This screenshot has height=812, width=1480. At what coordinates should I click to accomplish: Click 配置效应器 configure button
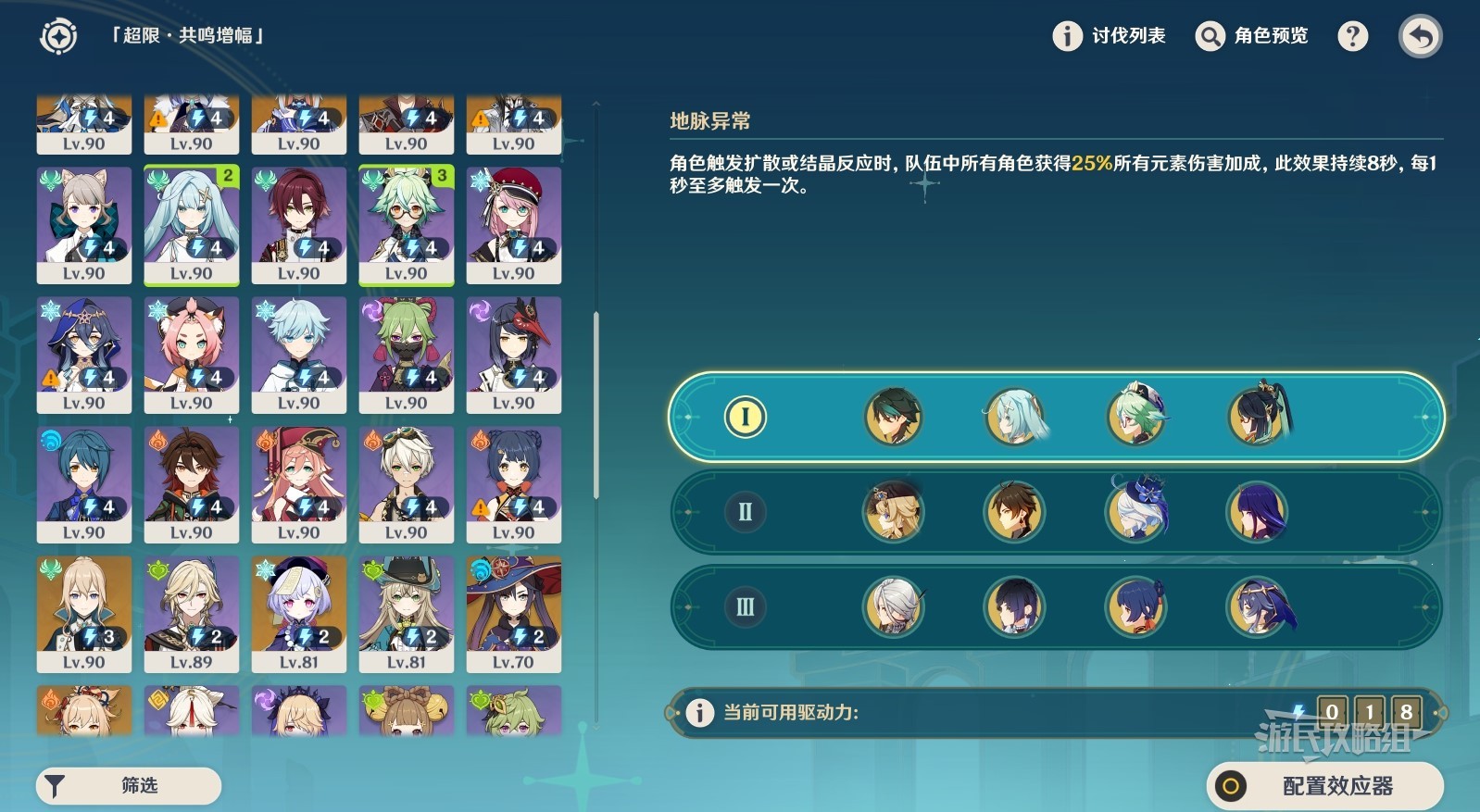pos(1324,786)
